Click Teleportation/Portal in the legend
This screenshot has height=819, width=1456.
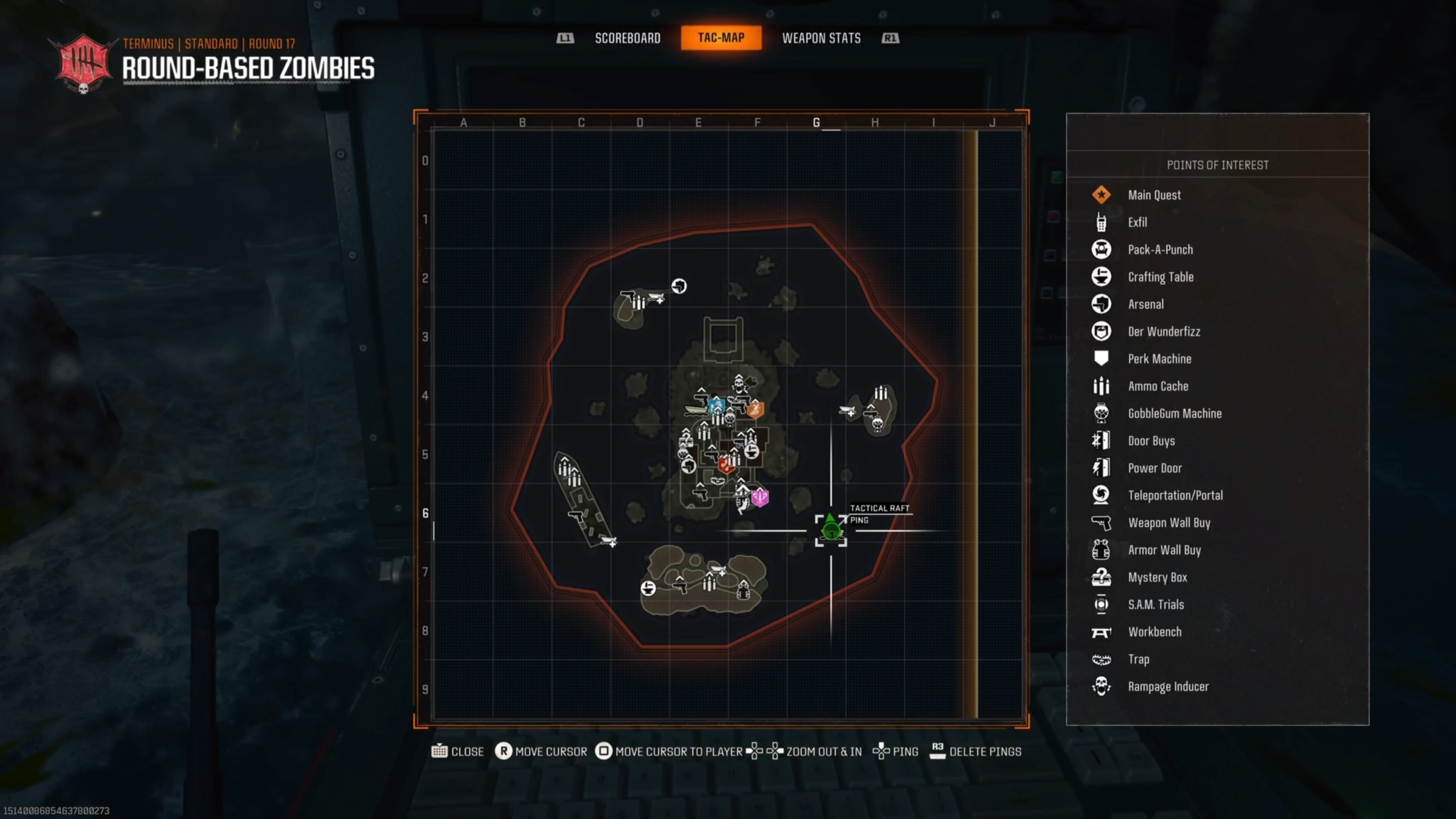pos(1175,495)
